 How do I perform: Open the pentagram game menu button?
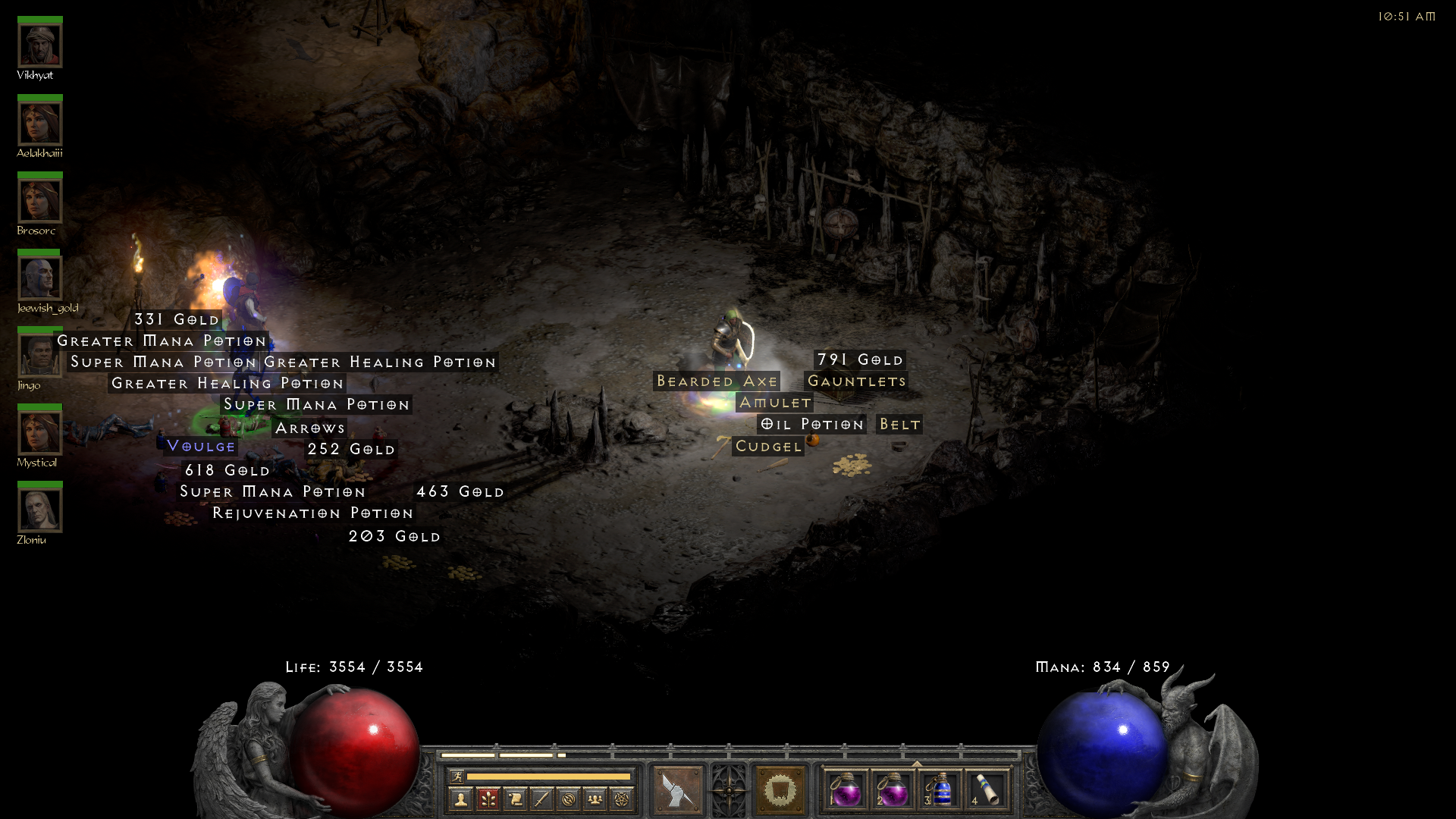point(622,799)
